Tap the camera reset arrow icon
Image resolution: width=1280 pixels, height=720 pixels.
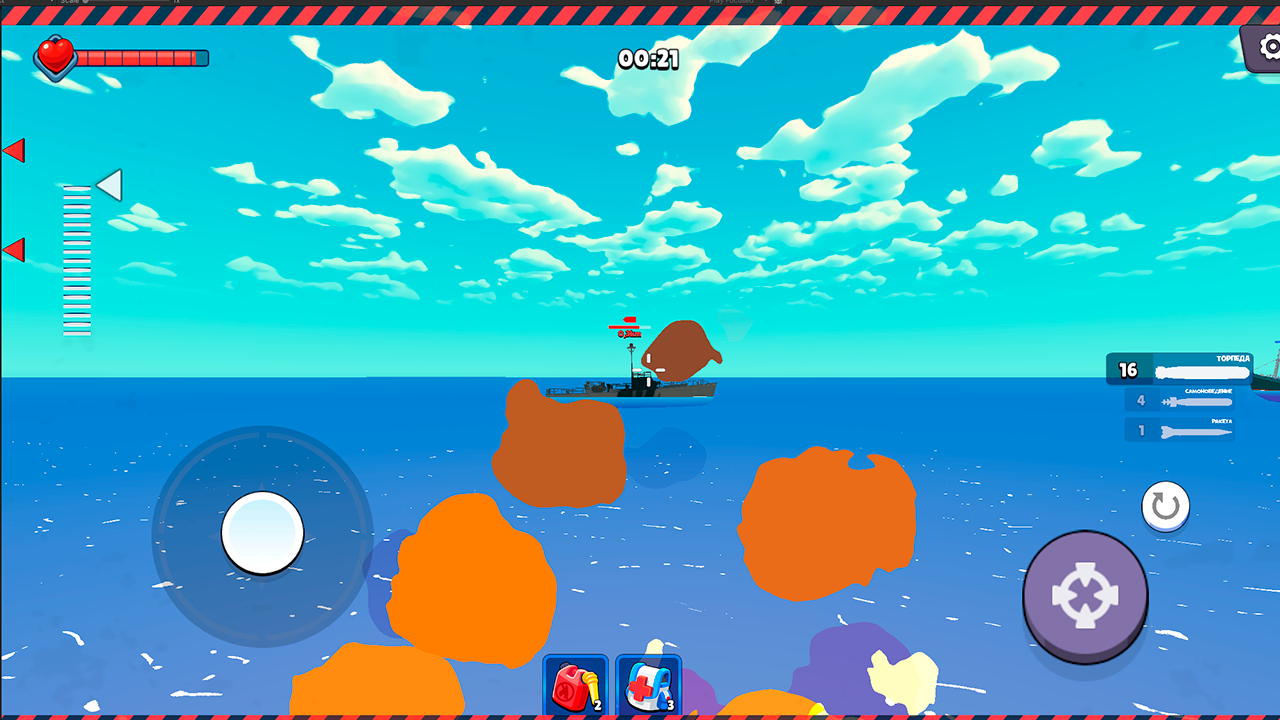1163,507
